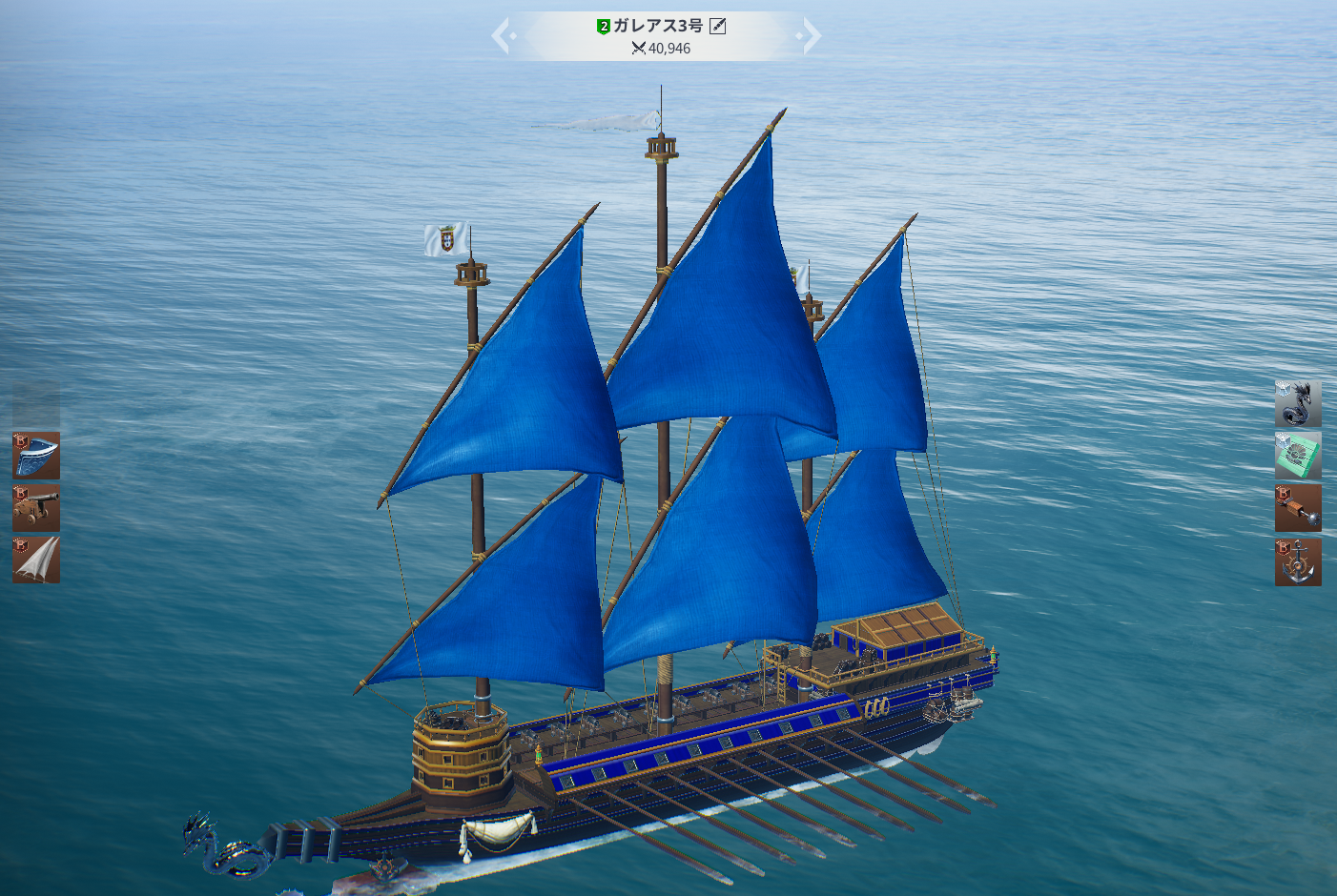1337x896 pixels.
Task: Select the blue hull armor plate slot
Action: pos(36,456)
